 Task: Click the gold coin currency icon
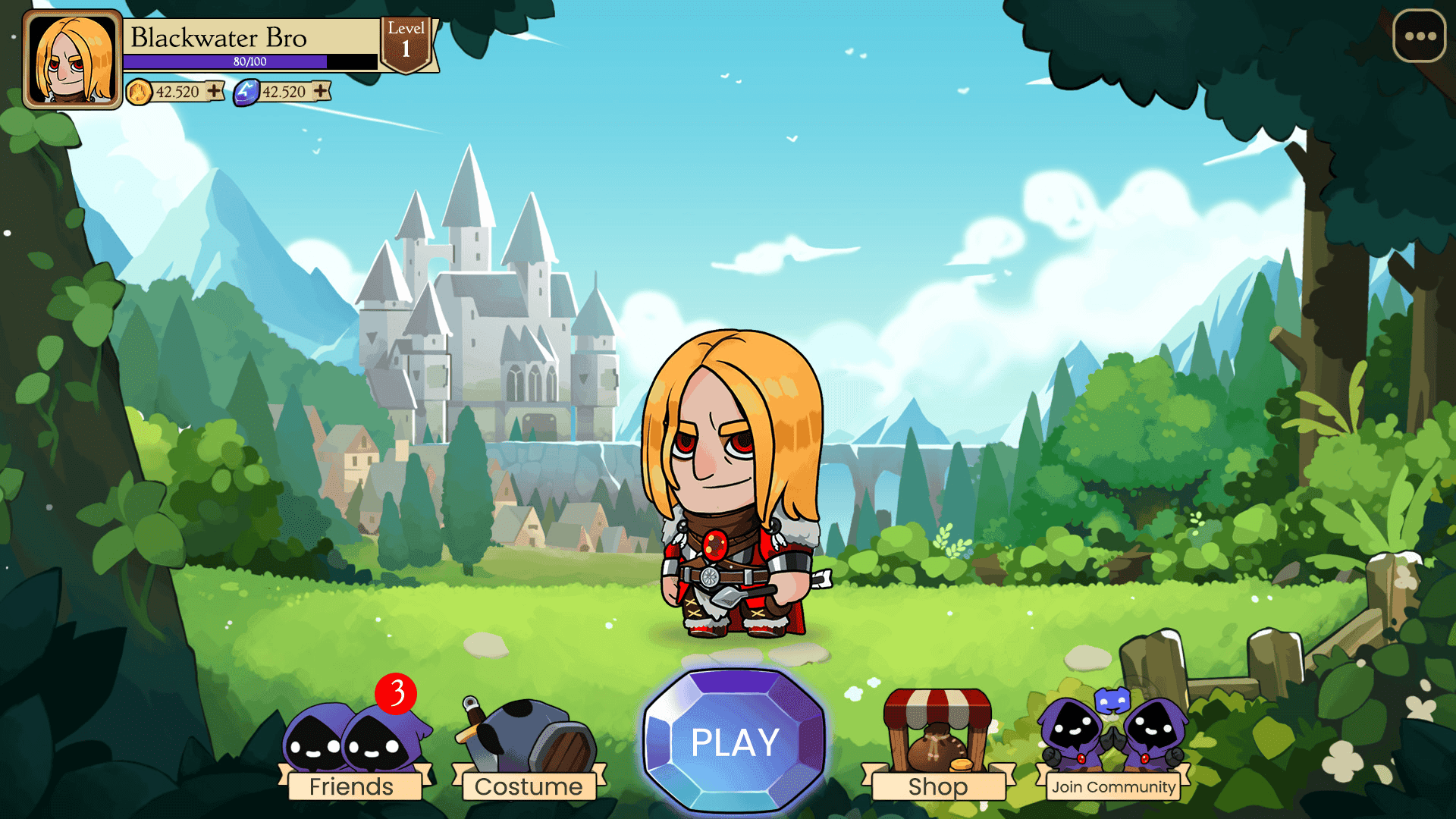pos(140,92)
